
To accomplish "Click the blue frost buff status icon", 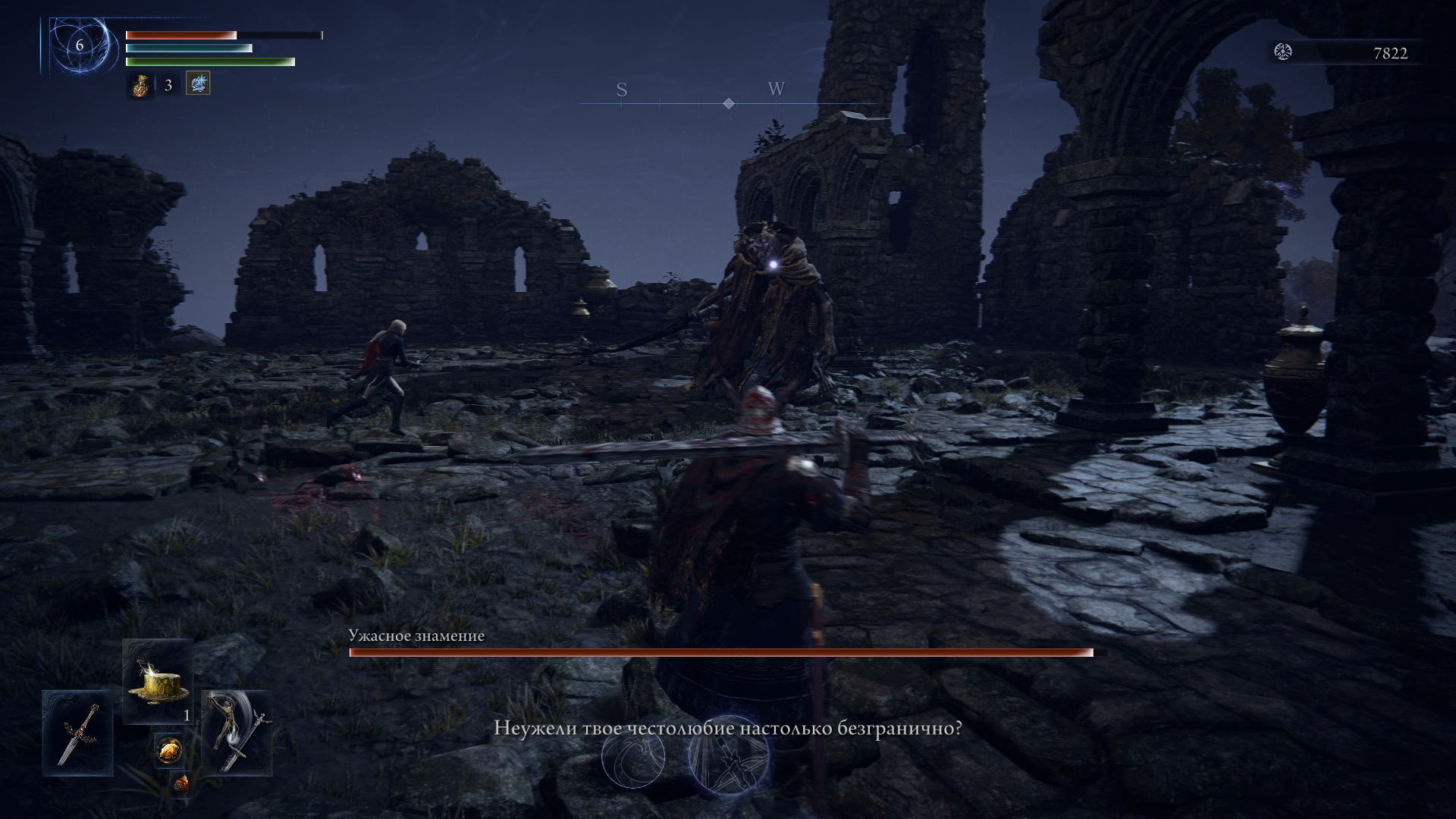I will coord(198,83).
